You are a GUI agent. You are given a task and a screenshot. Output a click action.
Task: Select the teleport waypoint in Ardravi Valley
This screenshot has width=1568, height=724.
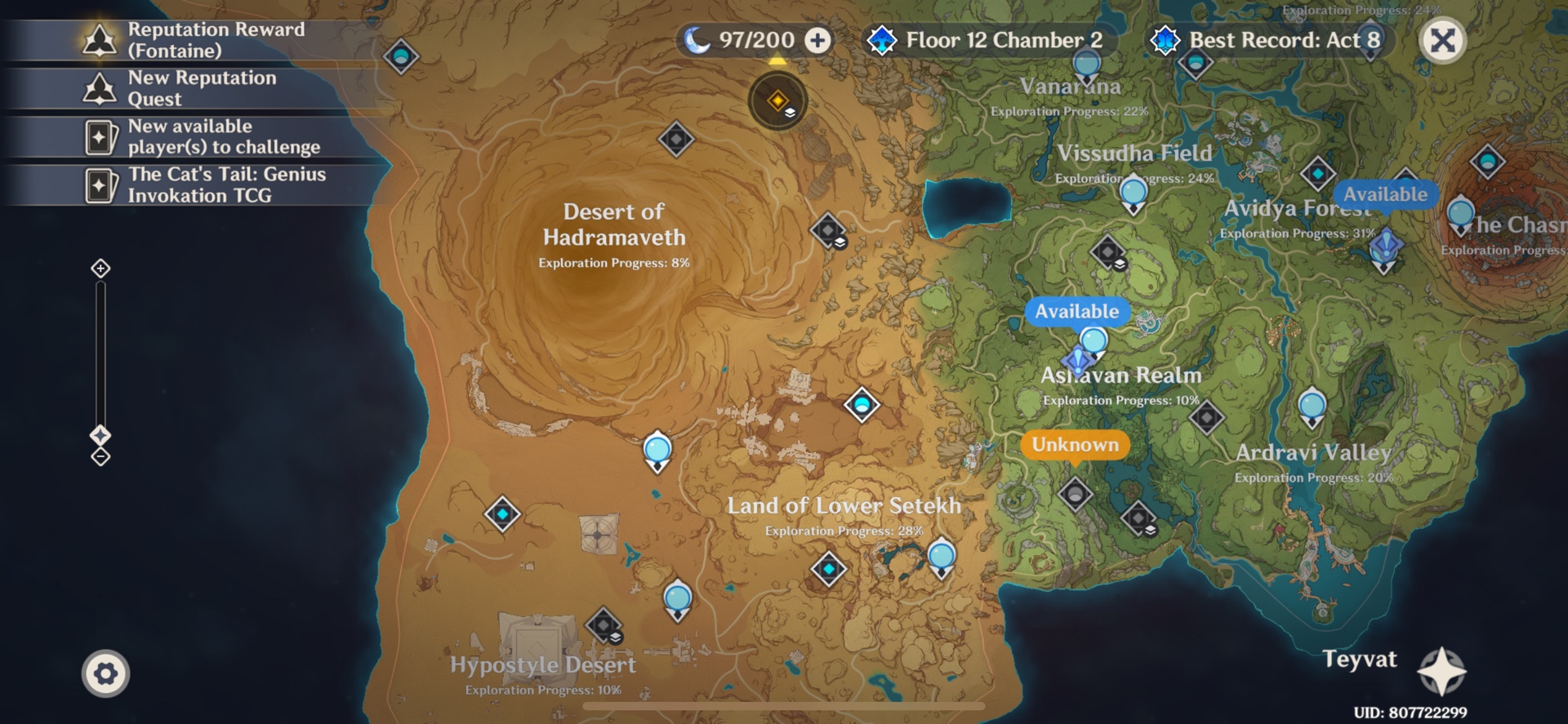click(1313, 402)
